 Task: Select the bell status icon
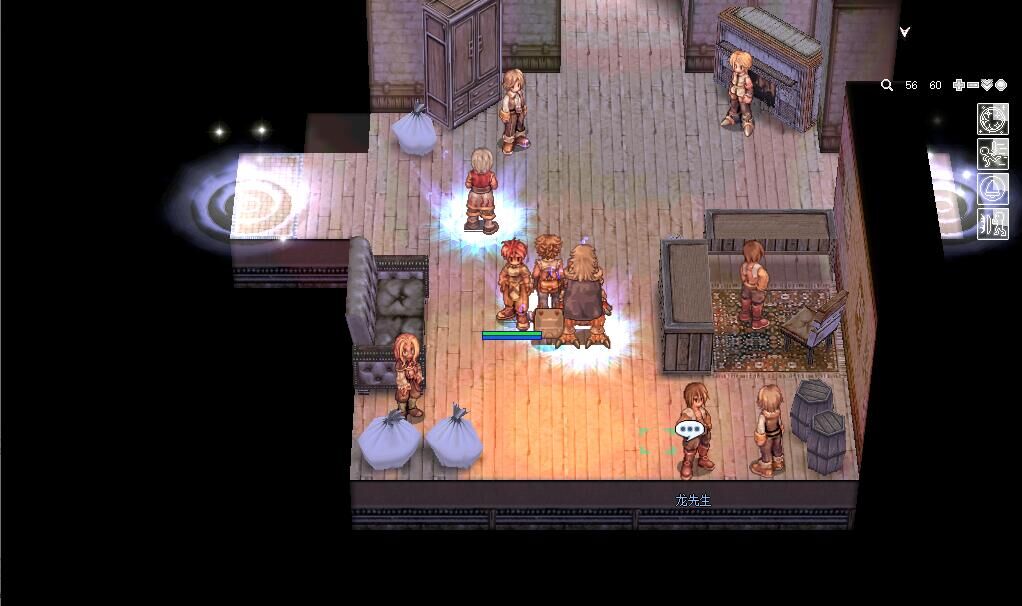[992, 188]
